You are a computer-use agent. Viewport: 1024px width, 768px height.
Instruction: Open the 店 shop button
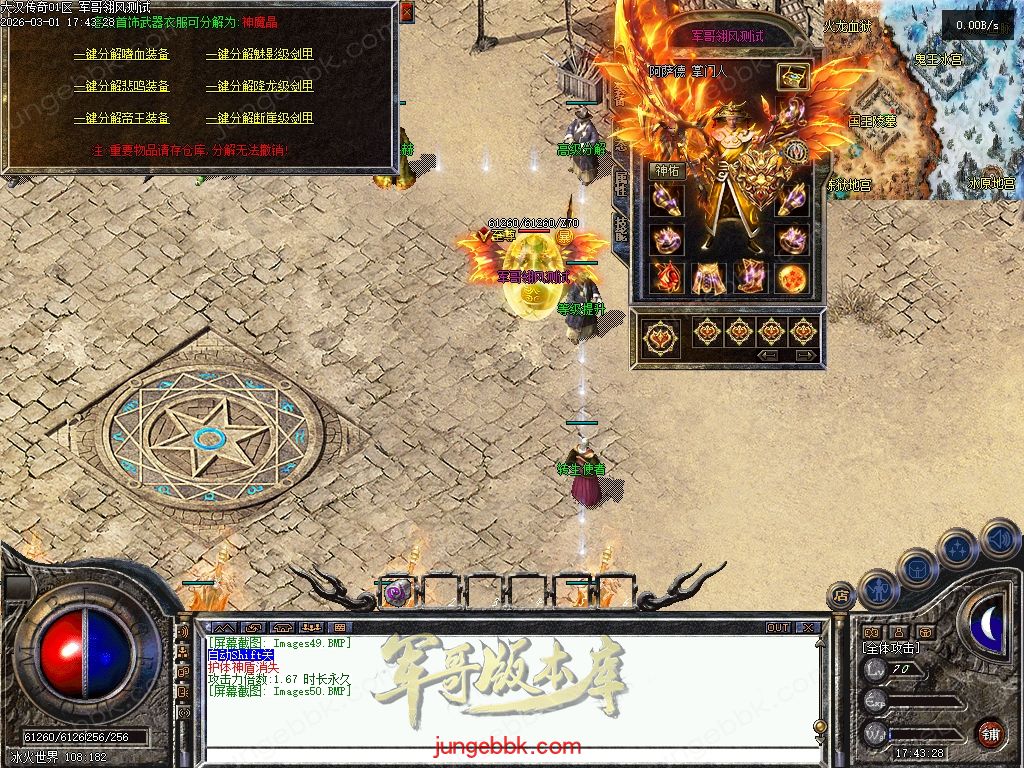[841, 596]
